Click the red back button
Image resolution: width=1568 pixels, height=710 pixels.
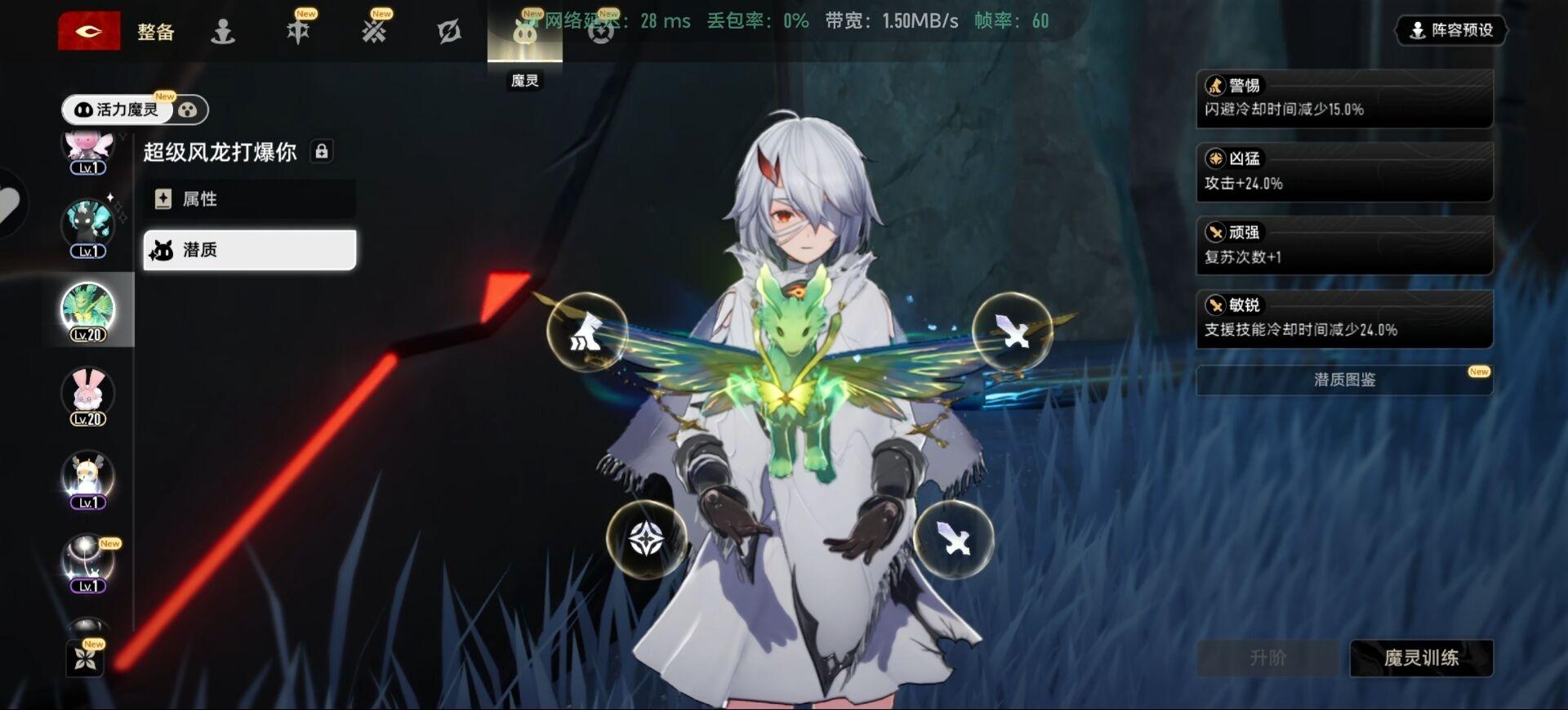pos(88,31)
